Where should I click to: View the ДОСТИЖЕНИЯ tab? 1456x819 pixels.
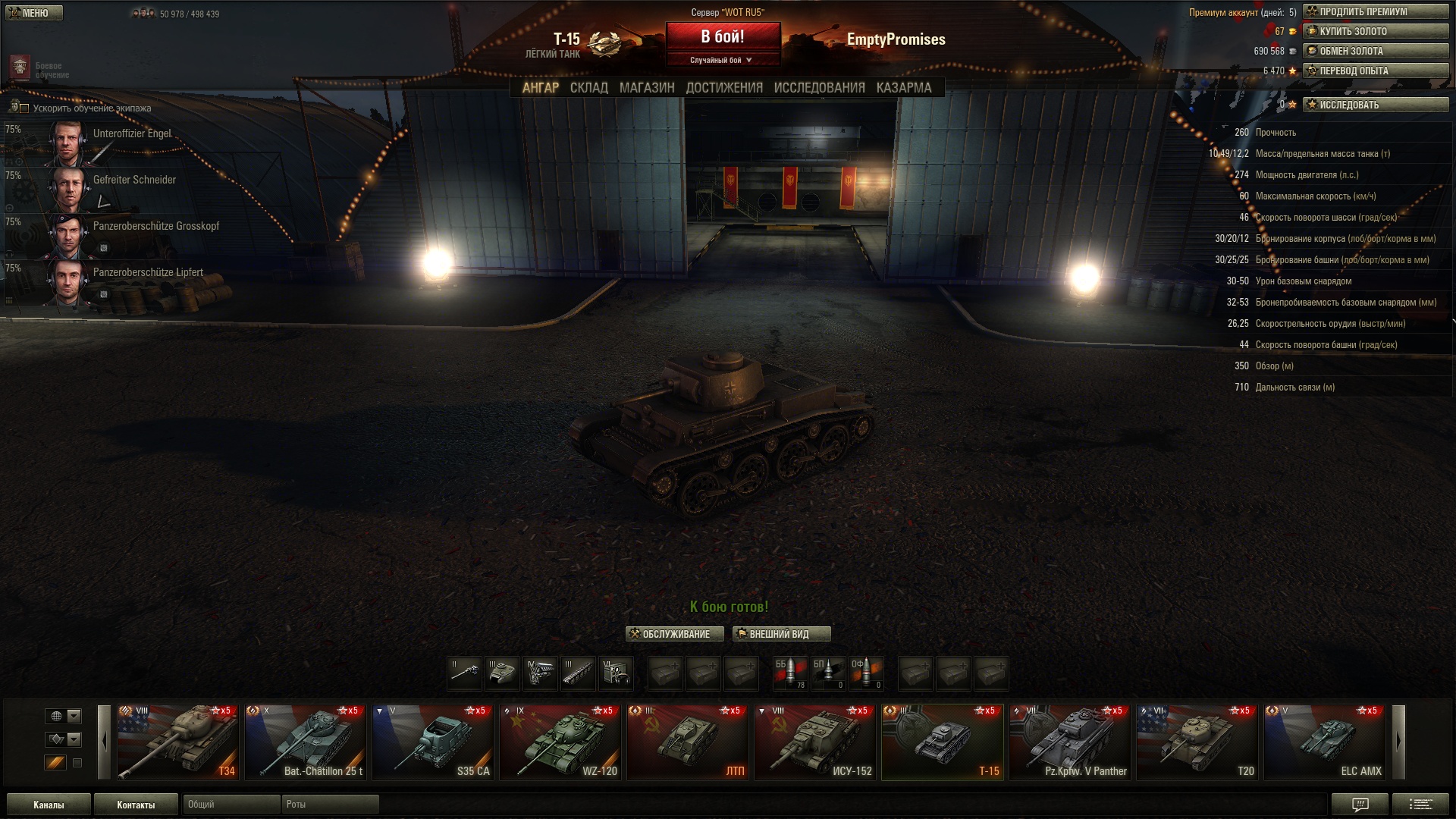724,88
